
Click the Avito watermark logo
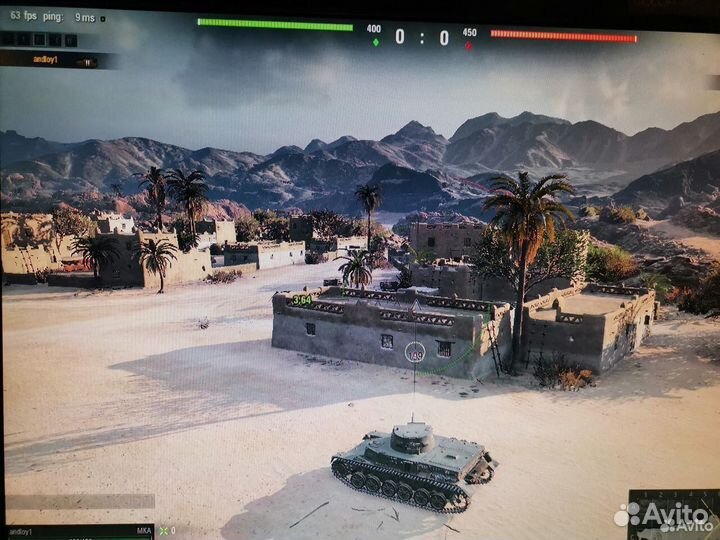coord(664,515)
